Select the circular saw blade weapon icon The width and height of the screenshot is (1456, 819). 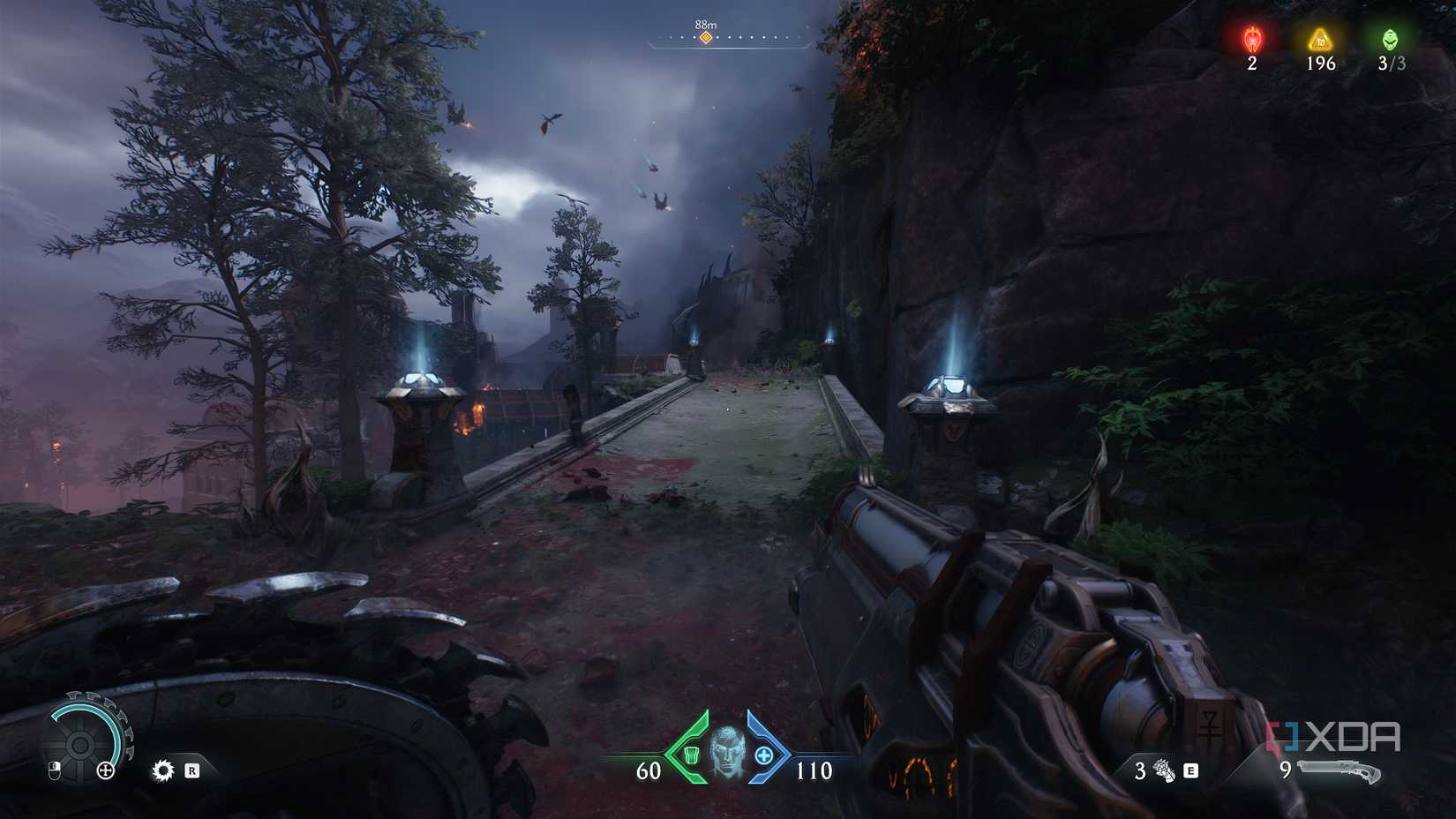tap(163, 770)
